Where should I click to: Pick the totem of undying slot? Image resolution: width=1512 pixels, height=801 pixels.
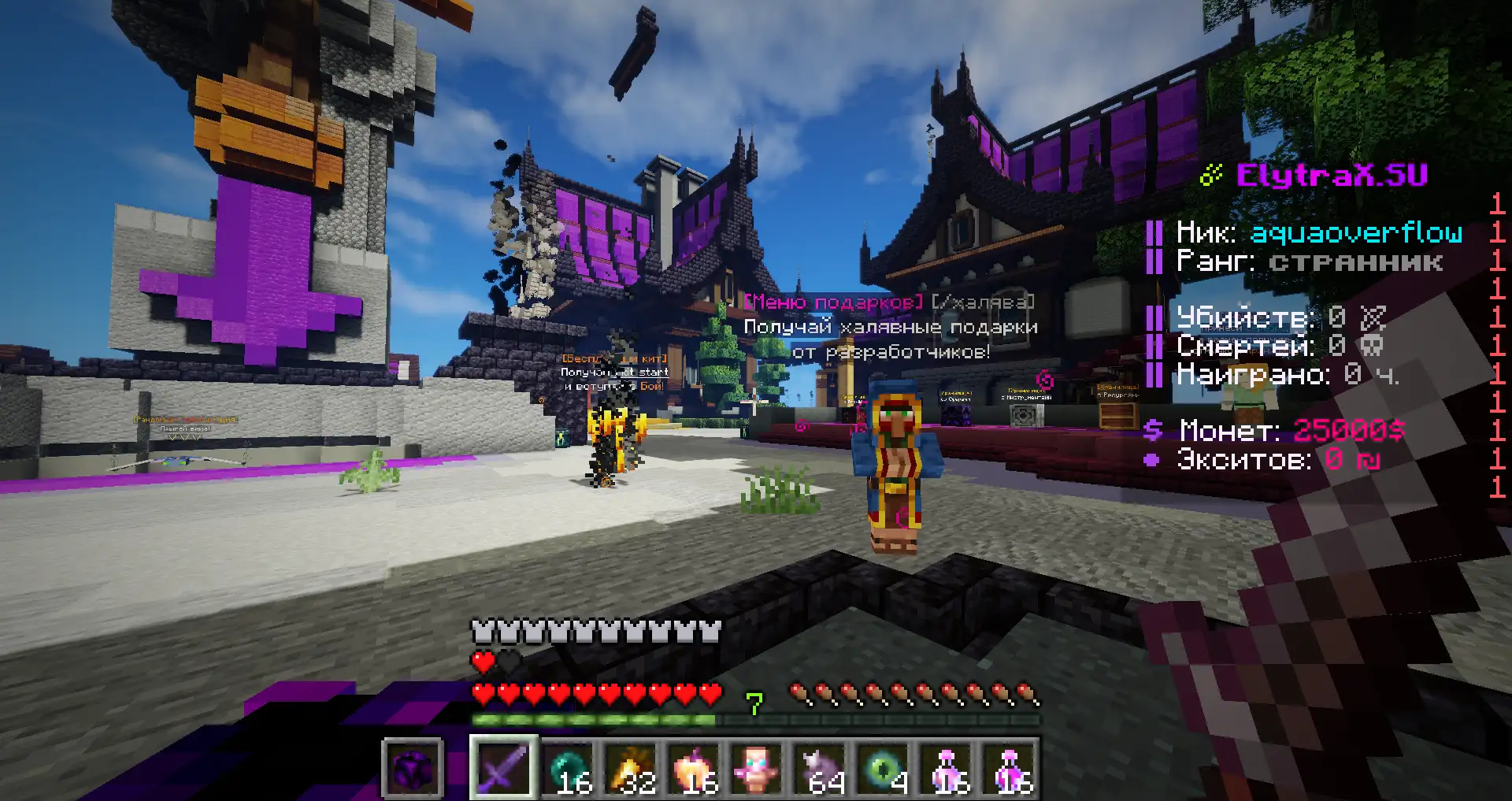(756, 767)
